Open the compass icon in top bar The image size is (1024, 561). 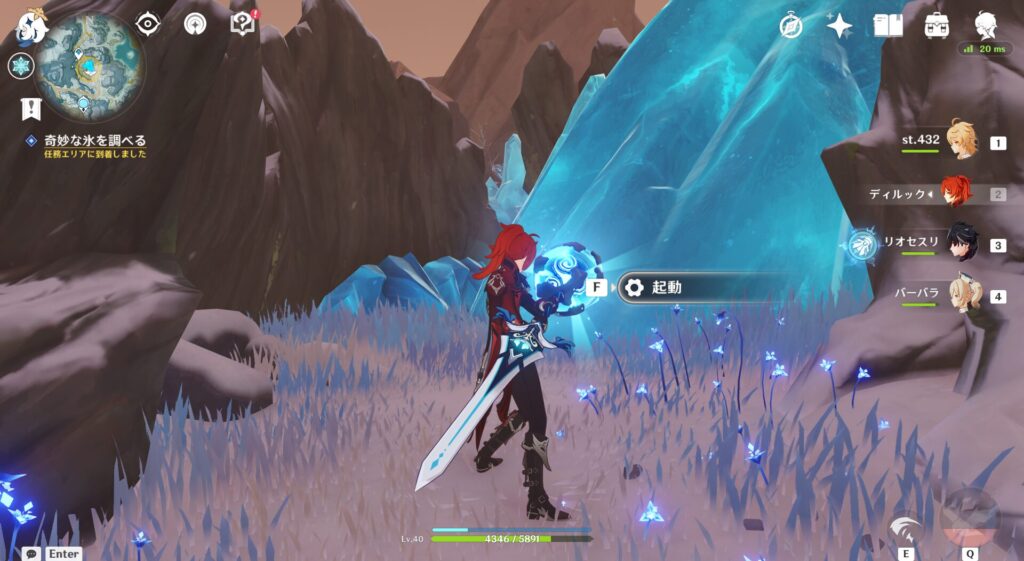(x=792, y=25)
